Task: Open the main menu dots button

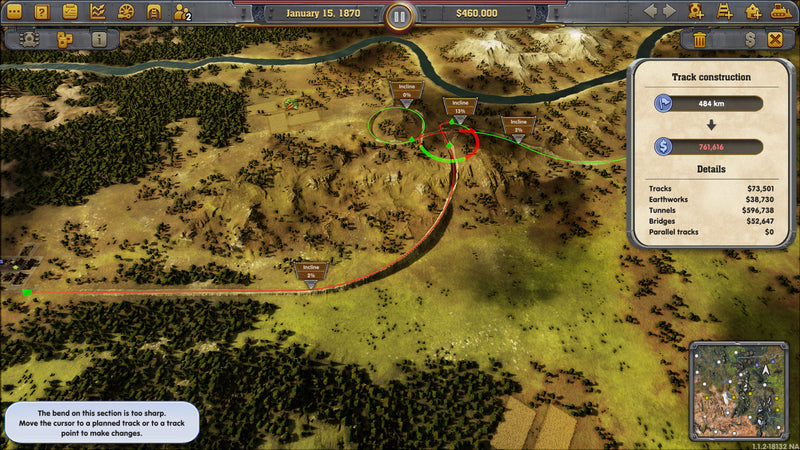Action: click(14, 13)
